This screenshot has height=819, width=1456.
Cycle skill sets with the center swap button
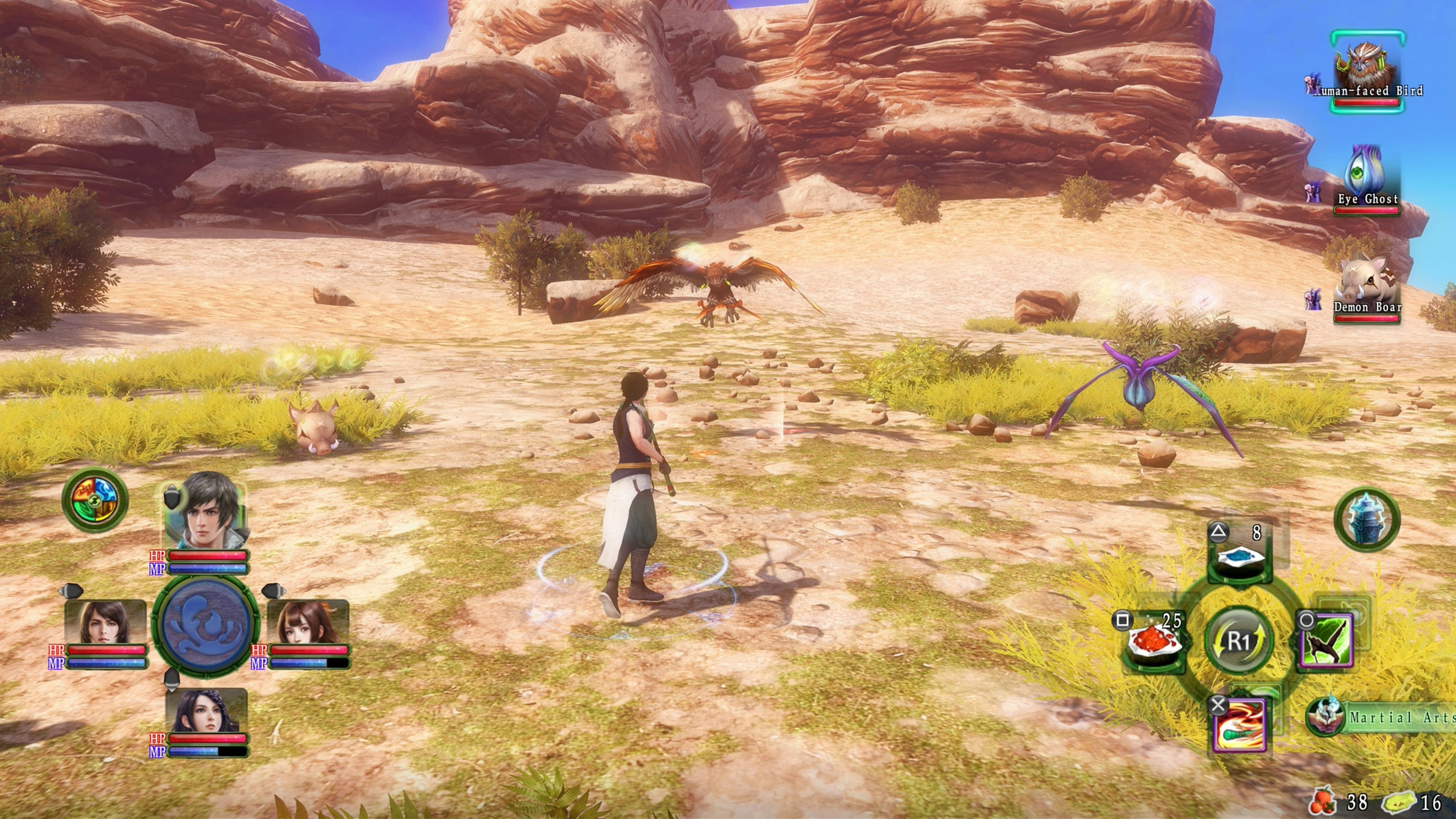[1239, 641]
